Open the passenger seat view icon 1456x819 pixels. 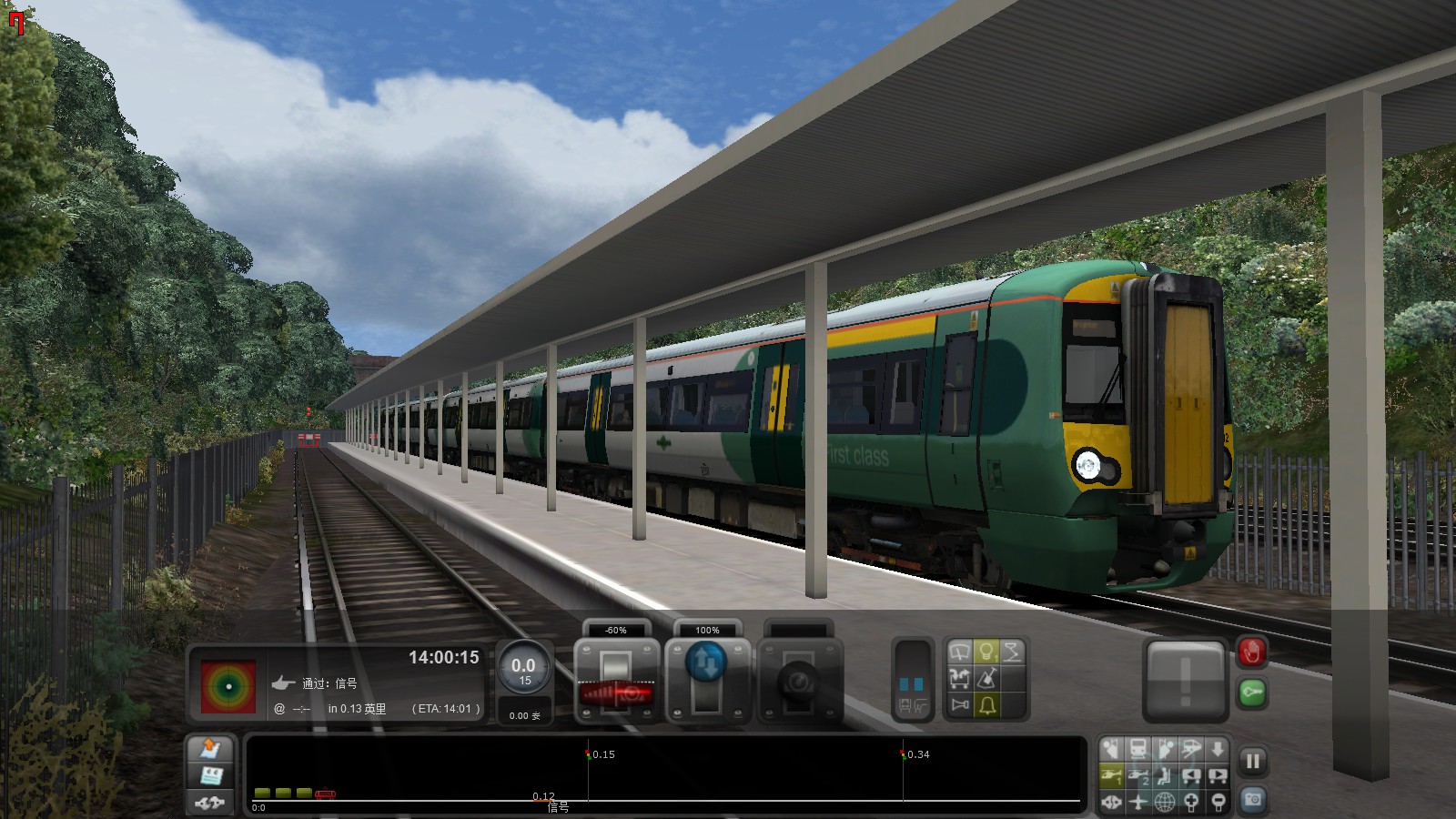pos(1165,777)
